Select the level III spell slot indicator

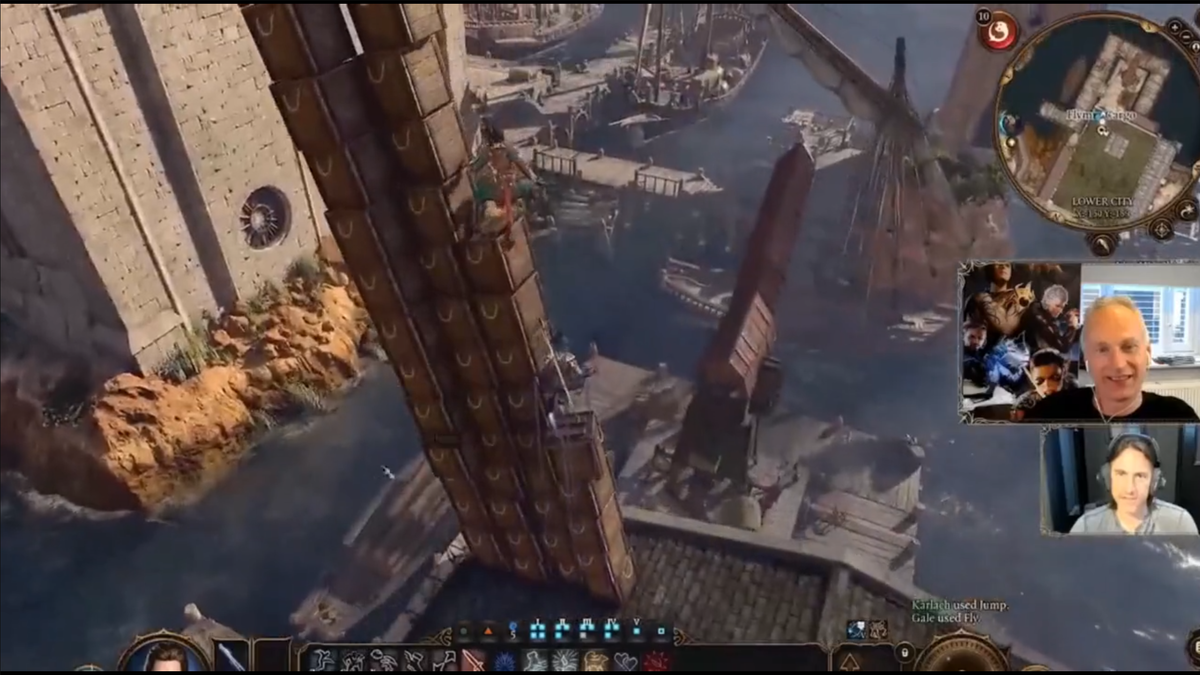[x=587, y=630]
